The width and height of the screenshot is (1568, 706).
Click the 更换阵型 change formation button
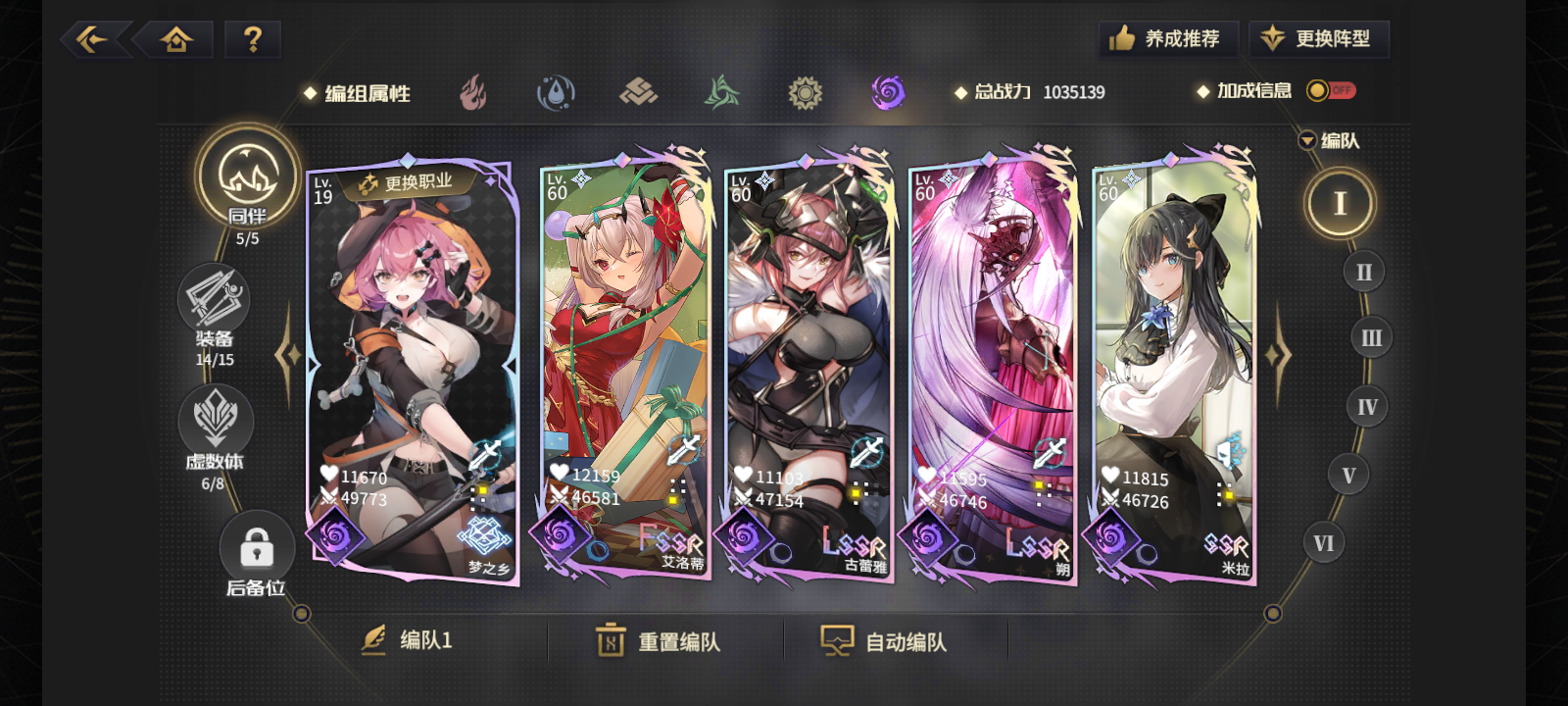click(x=1320, y=39)
